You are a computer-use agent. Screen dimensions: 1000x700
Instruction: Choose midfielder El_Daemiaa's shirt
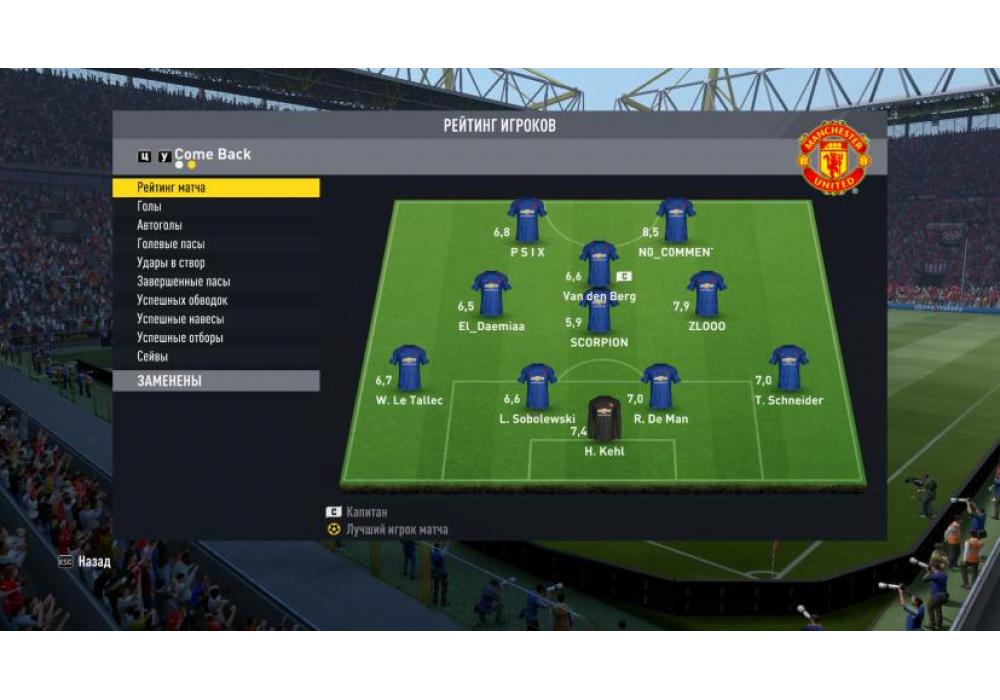coord(491,295)
